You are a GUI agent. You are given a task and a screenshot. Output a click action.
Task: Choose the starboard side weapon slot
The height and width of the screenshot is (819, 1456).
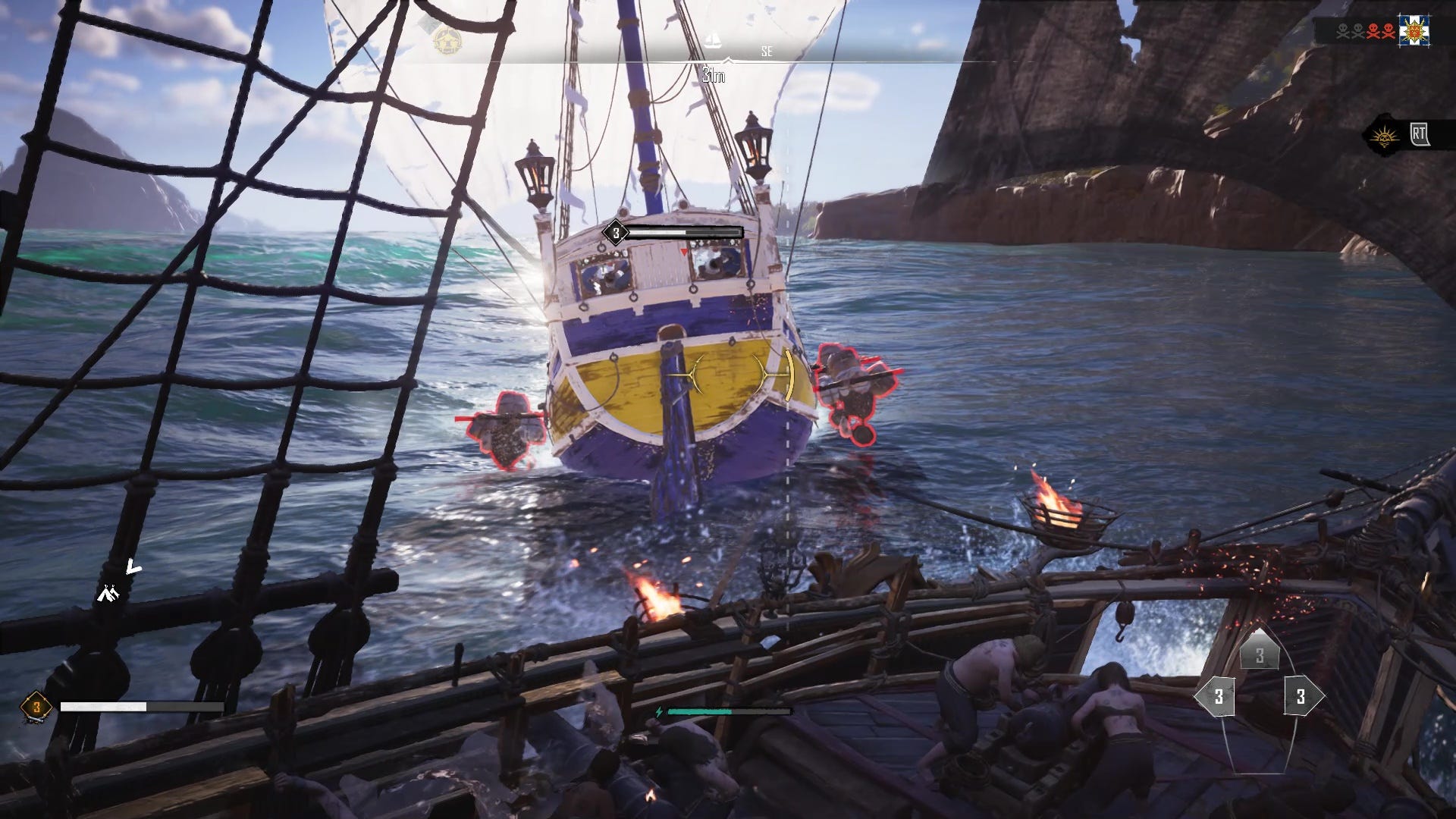coord(1301,696)
